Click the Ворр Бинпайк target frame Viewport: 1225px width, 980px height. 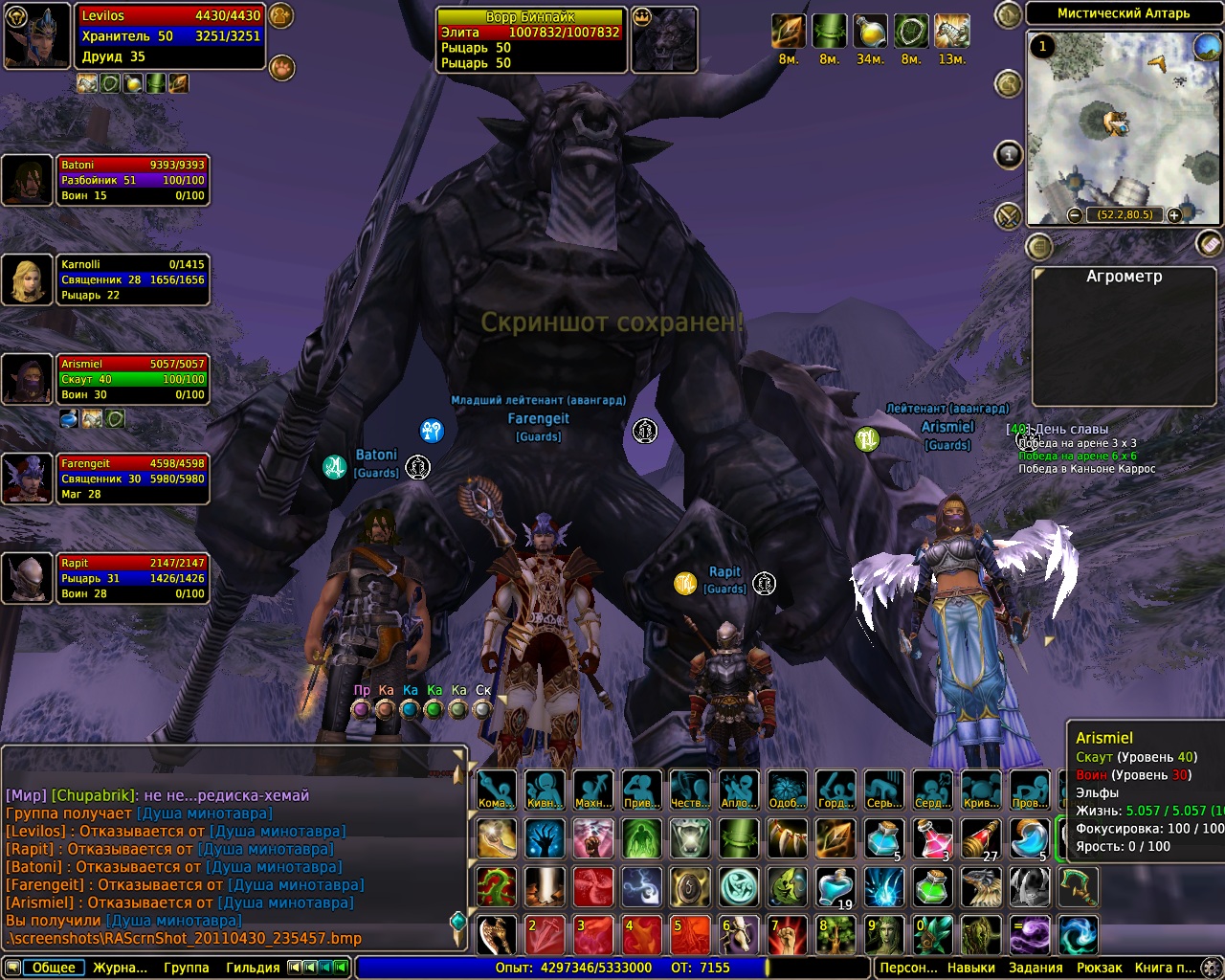(x=529, y=39)
